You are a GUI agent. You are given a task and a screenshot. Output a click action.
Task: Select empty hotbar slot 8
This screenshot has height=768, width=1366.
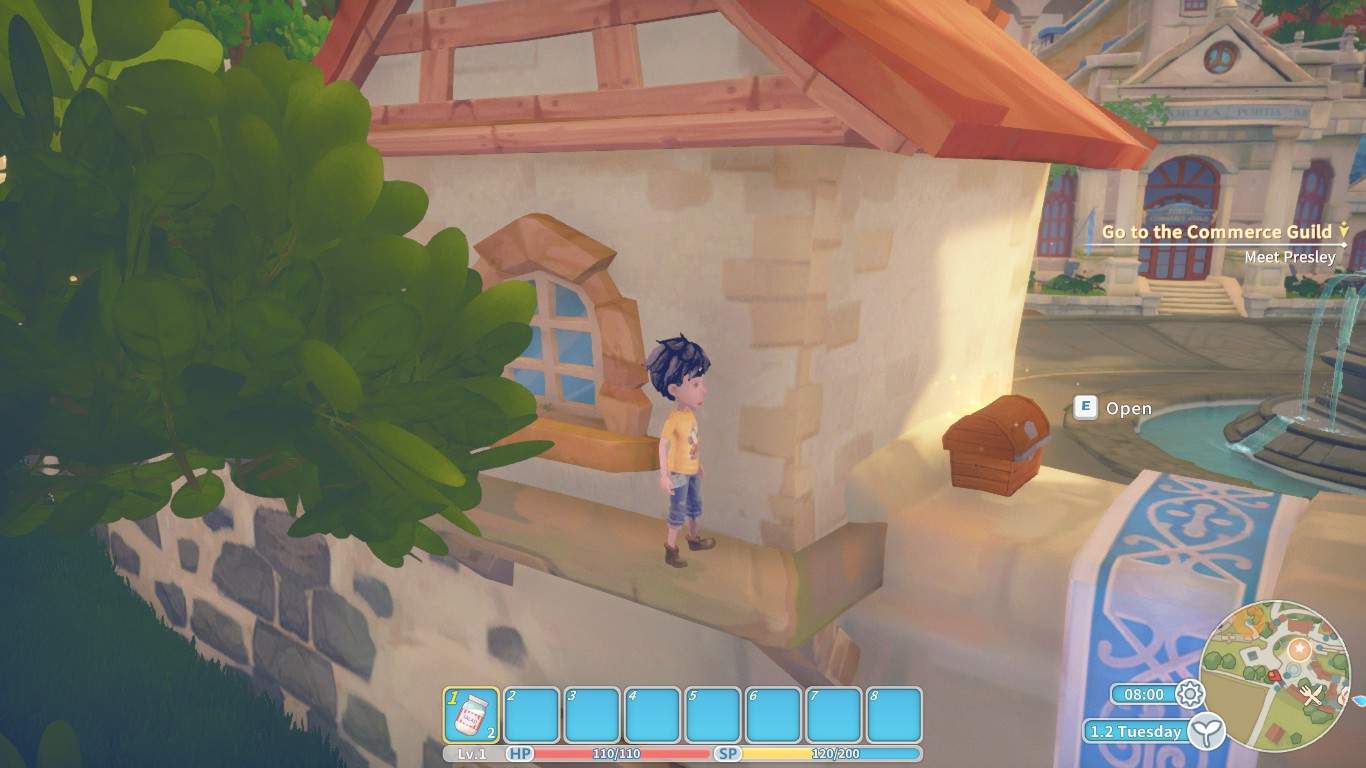[893, 714]
